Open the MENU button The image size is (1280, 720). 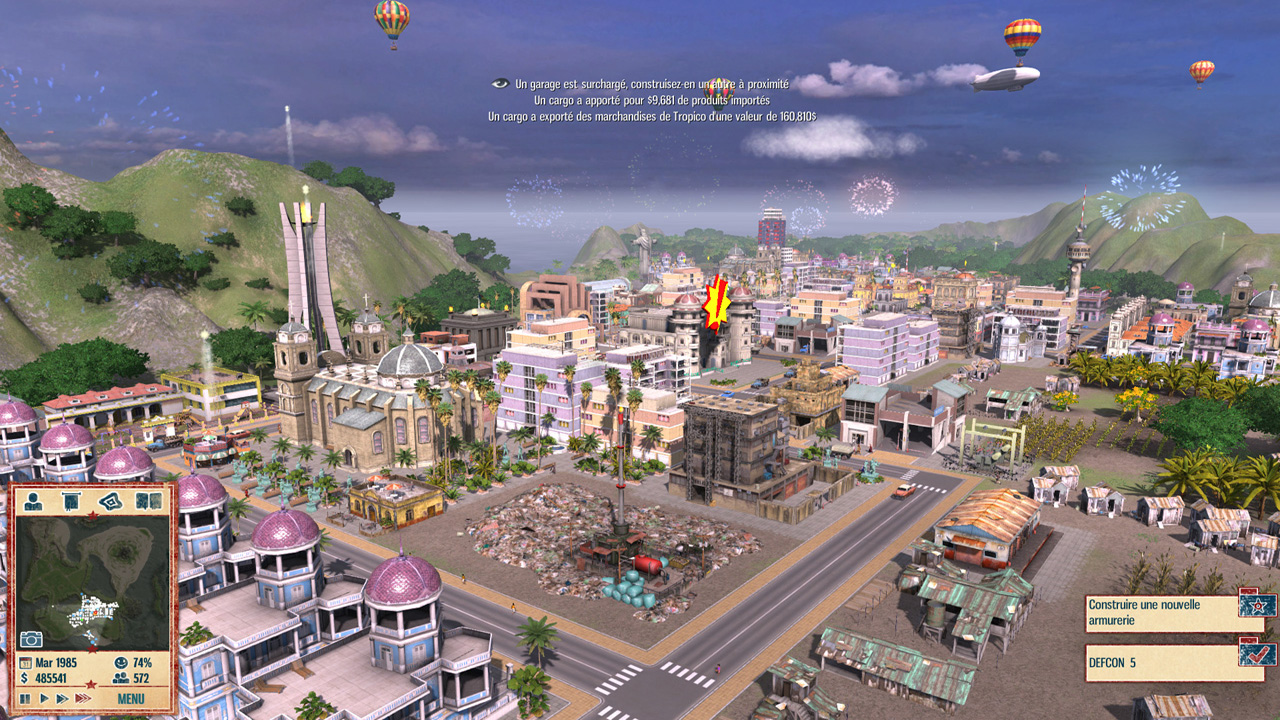[x=130, y=698]
